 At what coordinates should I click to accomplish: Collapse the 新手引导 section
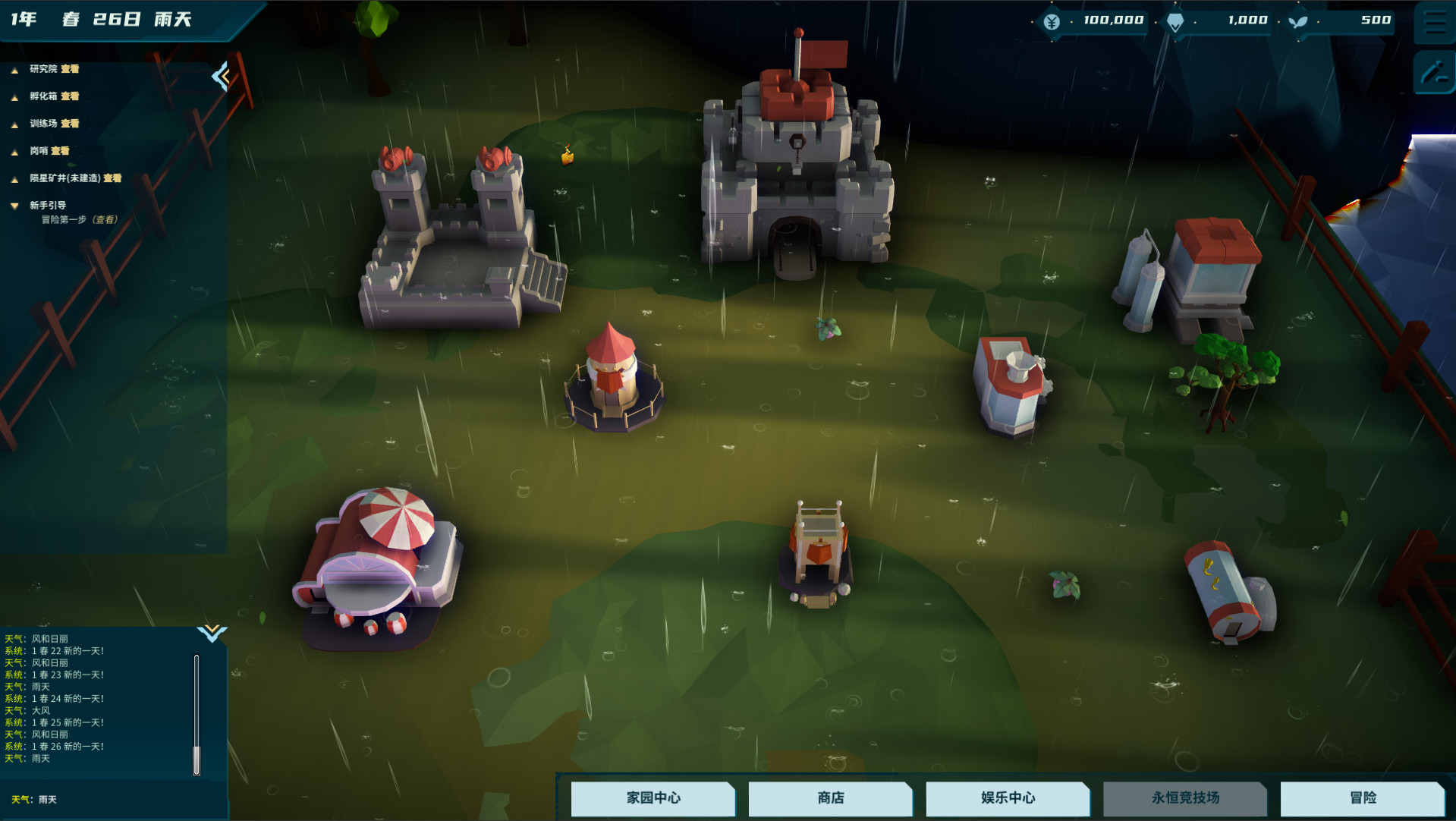14,204
